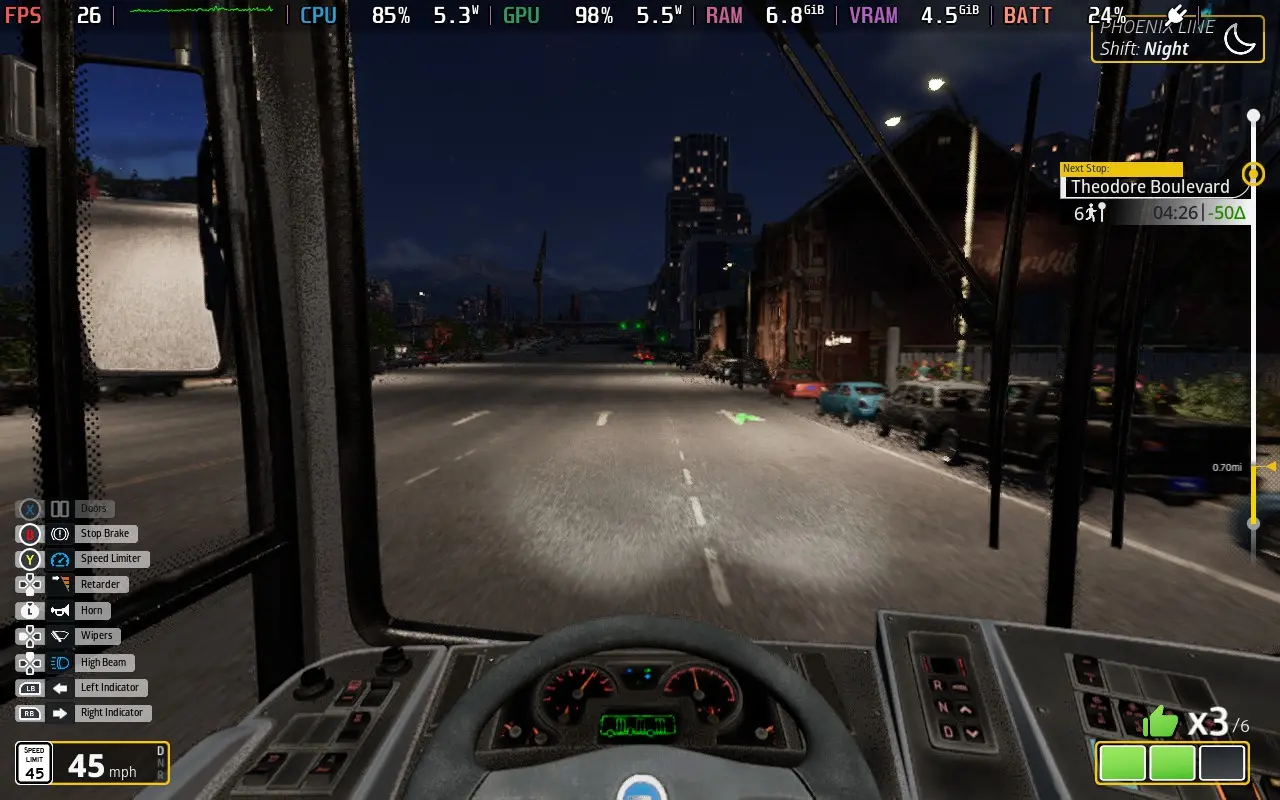Activate the Retarder

click(x=99, y=584)
